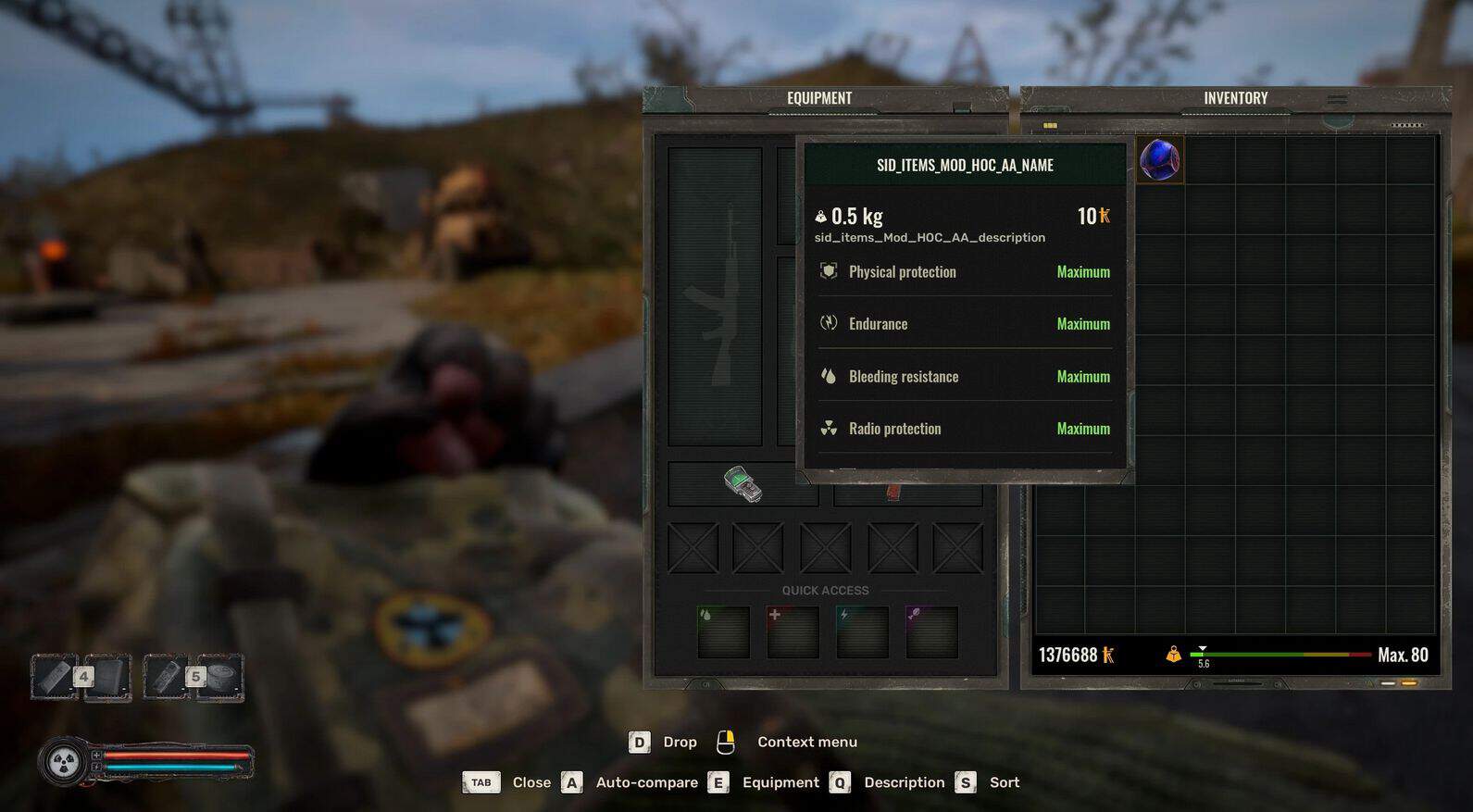The height and width of the screenshot is (812, 1473).
Task: Click the Drop label in the bottom bar
Action: [680, 742]
